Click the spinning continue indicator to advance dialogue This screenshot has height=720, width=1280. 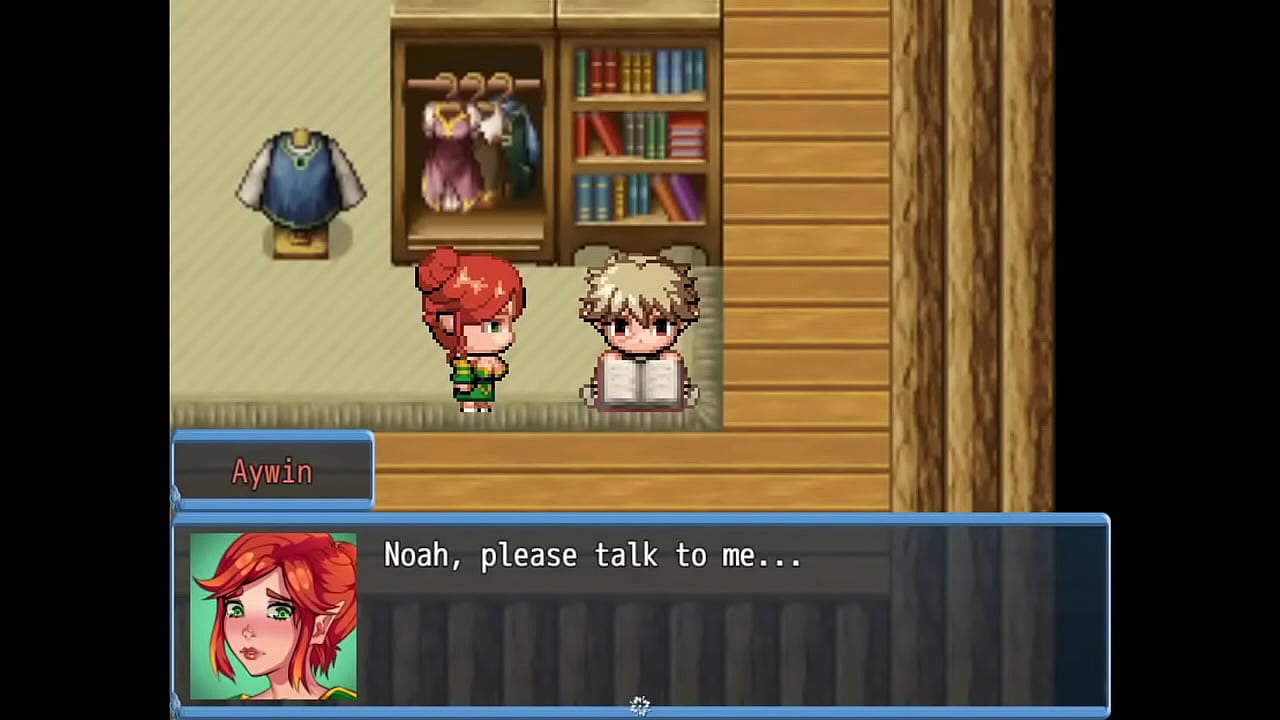click(640, 703)
